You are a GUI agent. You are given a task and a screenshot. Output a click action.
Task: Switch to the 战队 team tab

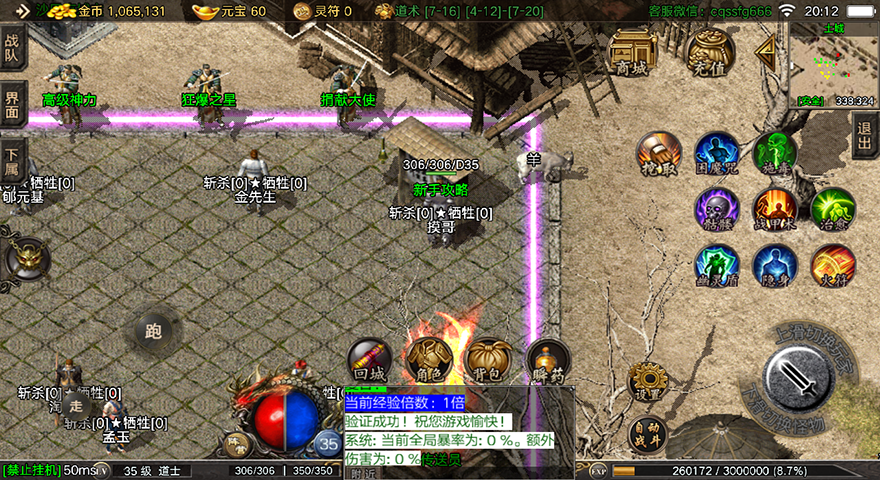(x=13, y=49)
